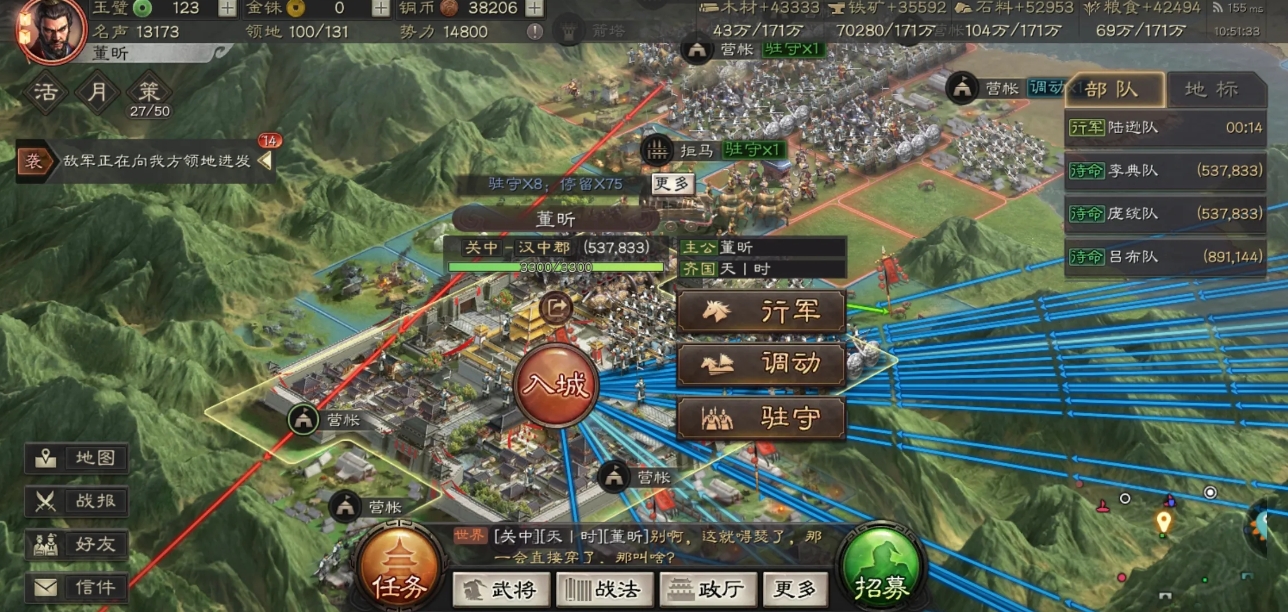This screenshot has height=612, width=1288.
Task: Switch to the 地标 landmarks tab
Action: [x=1210, y=90]
